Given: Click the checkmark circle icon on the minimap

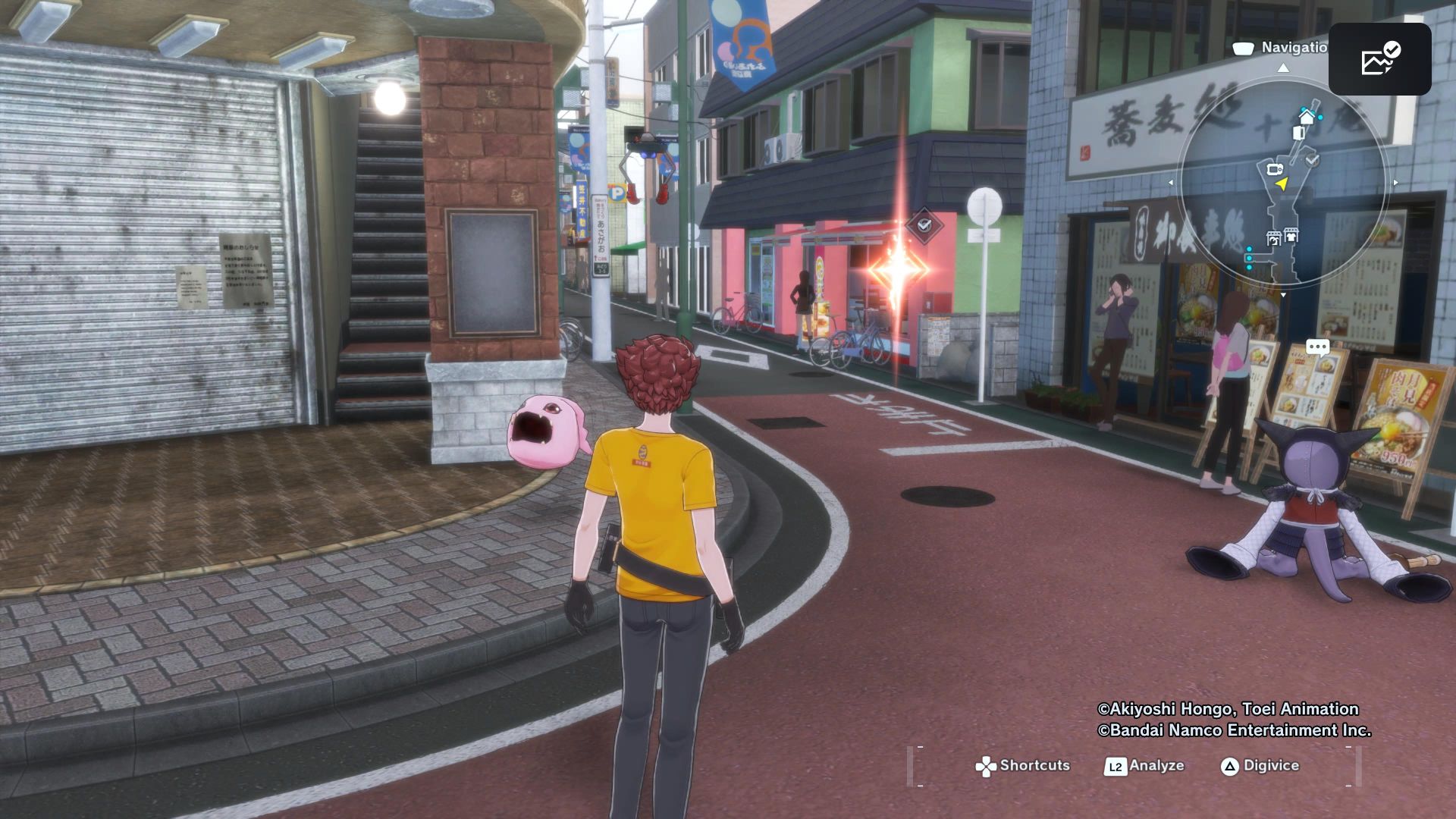Looking at the screenshot, I should pyautogui.click(x=1311, y=160).
